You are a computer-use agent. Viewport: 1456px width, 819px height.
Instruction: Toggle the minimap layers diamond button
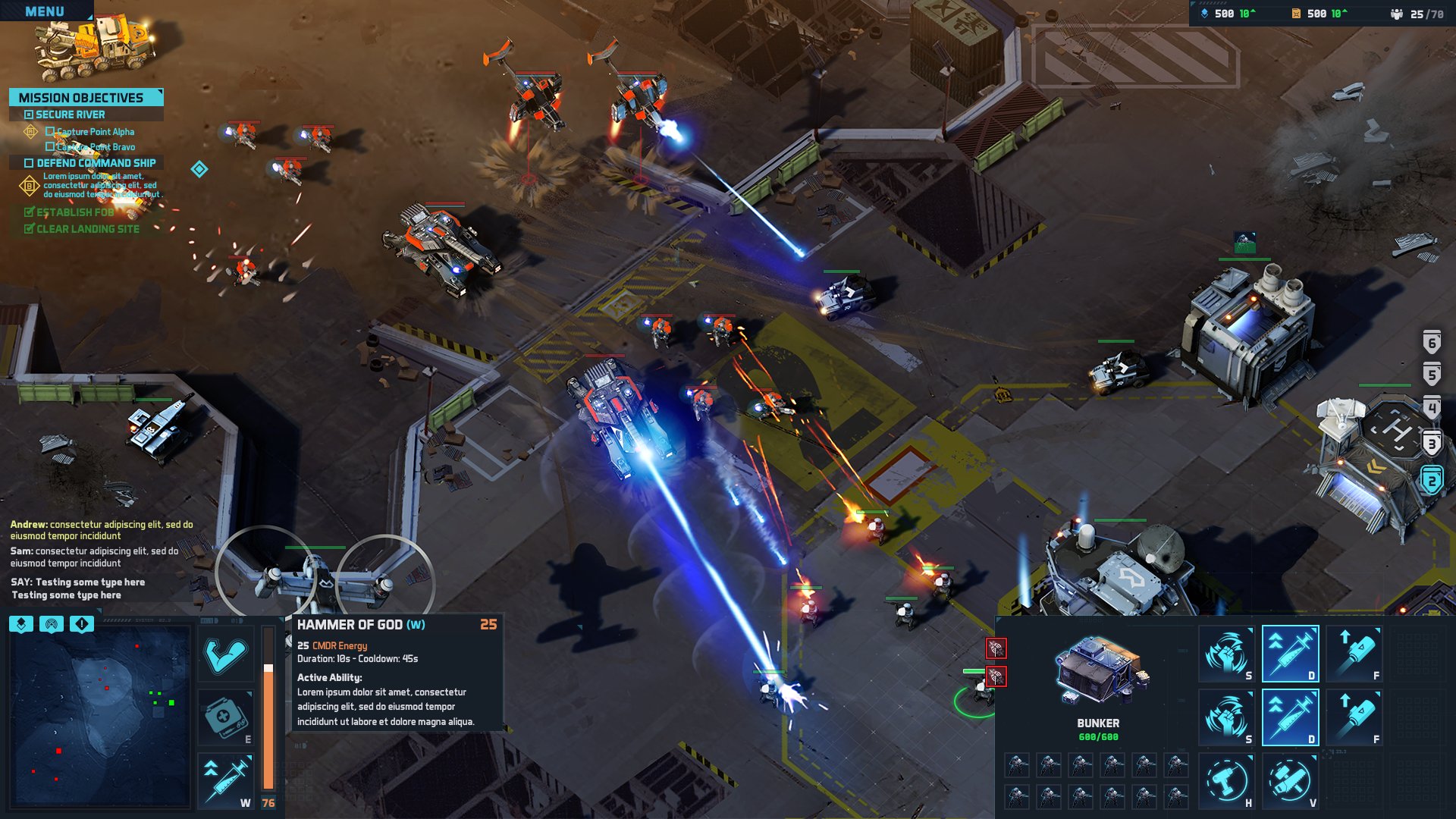21,624
